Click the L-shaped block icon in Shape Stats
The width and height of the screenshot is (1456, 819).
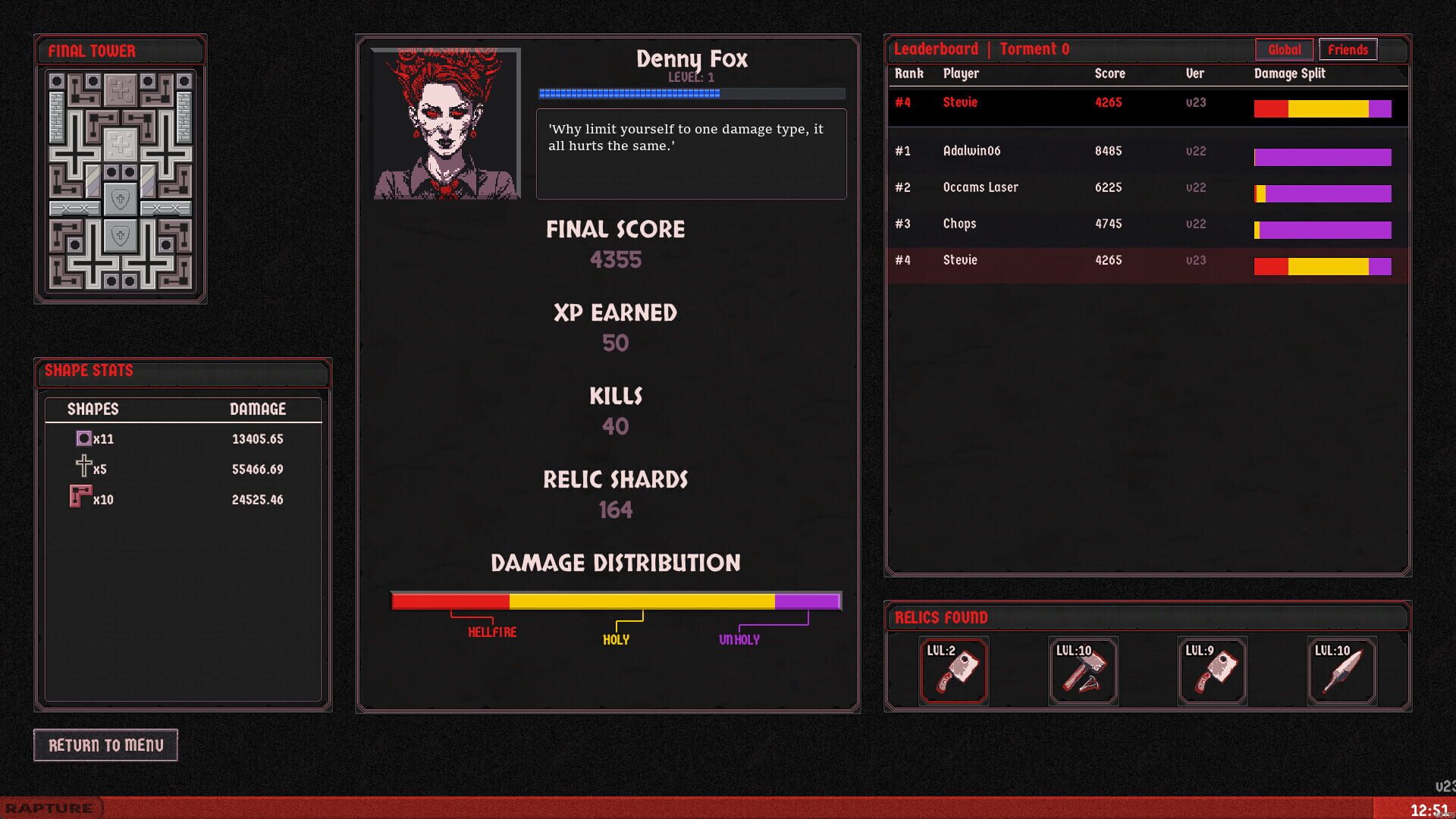pyautogui.click(x=81, y=497)
